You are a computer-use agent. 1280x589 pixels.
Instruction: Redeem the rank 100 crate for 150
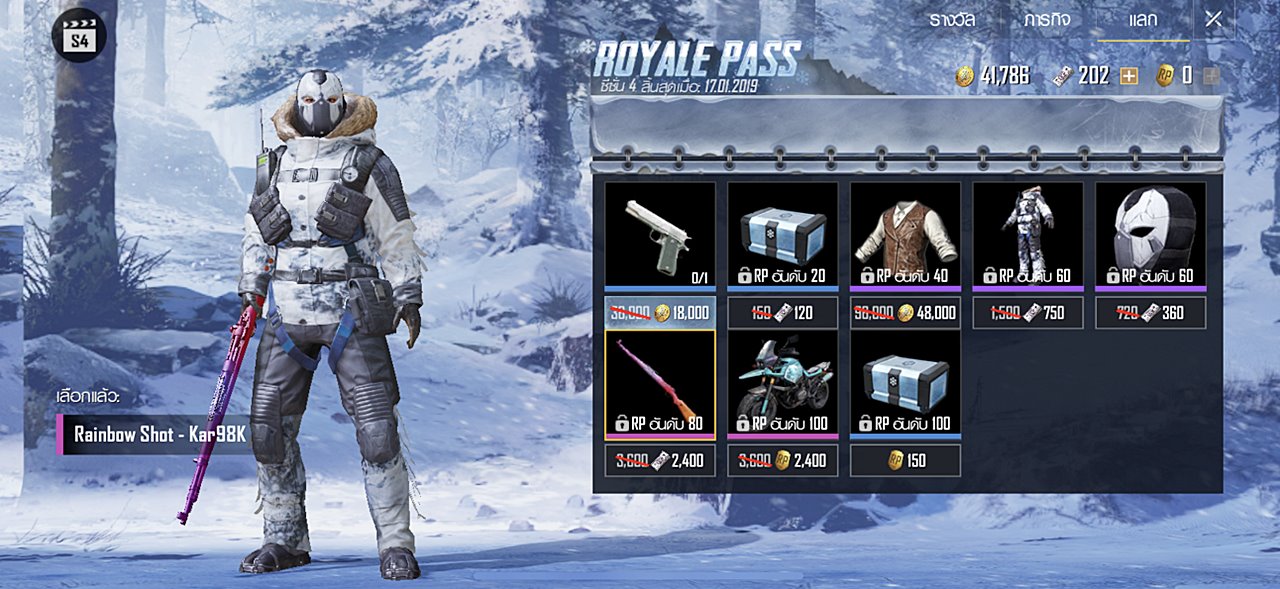point(905,460)
